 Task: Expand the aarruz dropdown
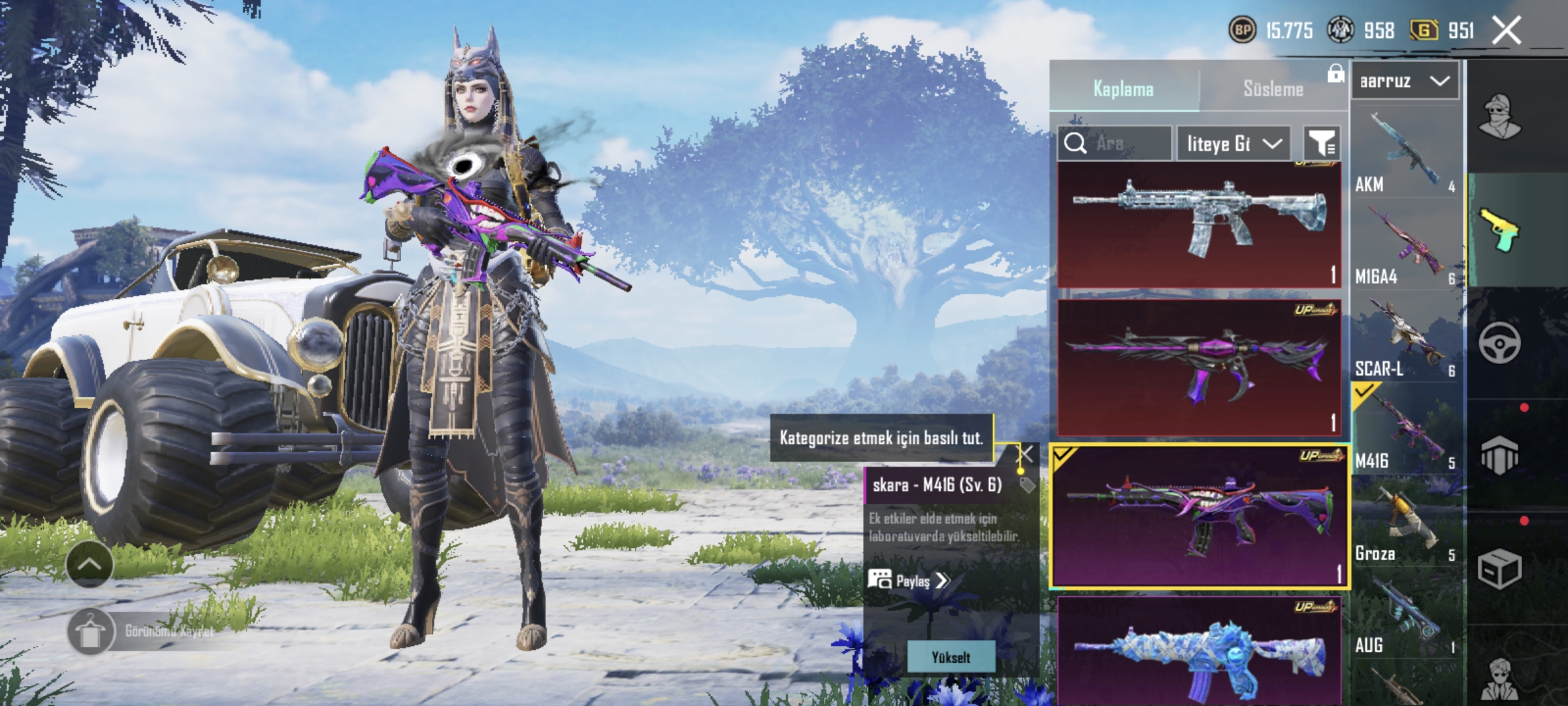pos(1405,82)
